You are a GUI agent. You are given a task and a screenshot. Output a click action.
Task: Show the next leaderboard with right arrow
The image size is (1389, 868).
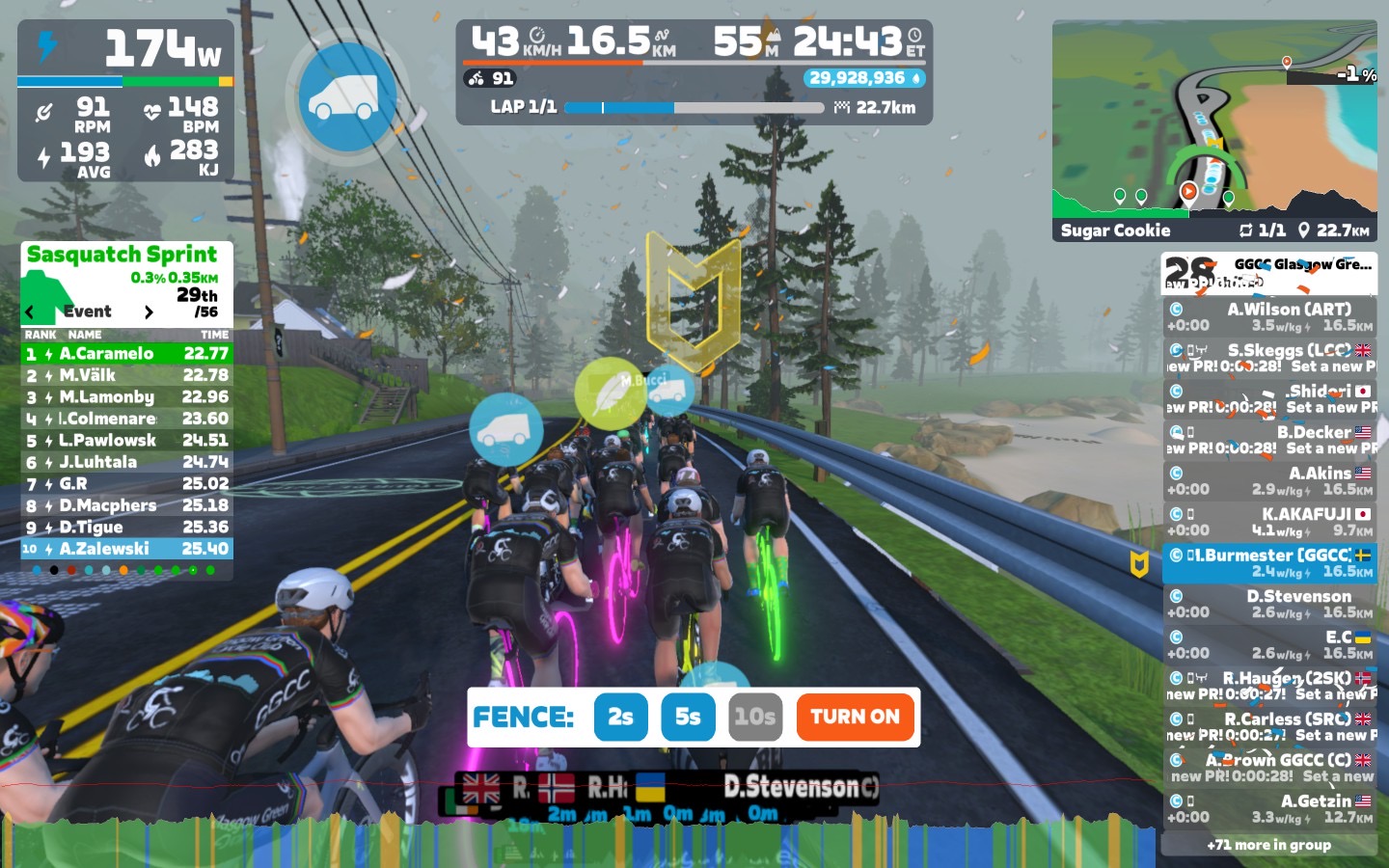149,312
